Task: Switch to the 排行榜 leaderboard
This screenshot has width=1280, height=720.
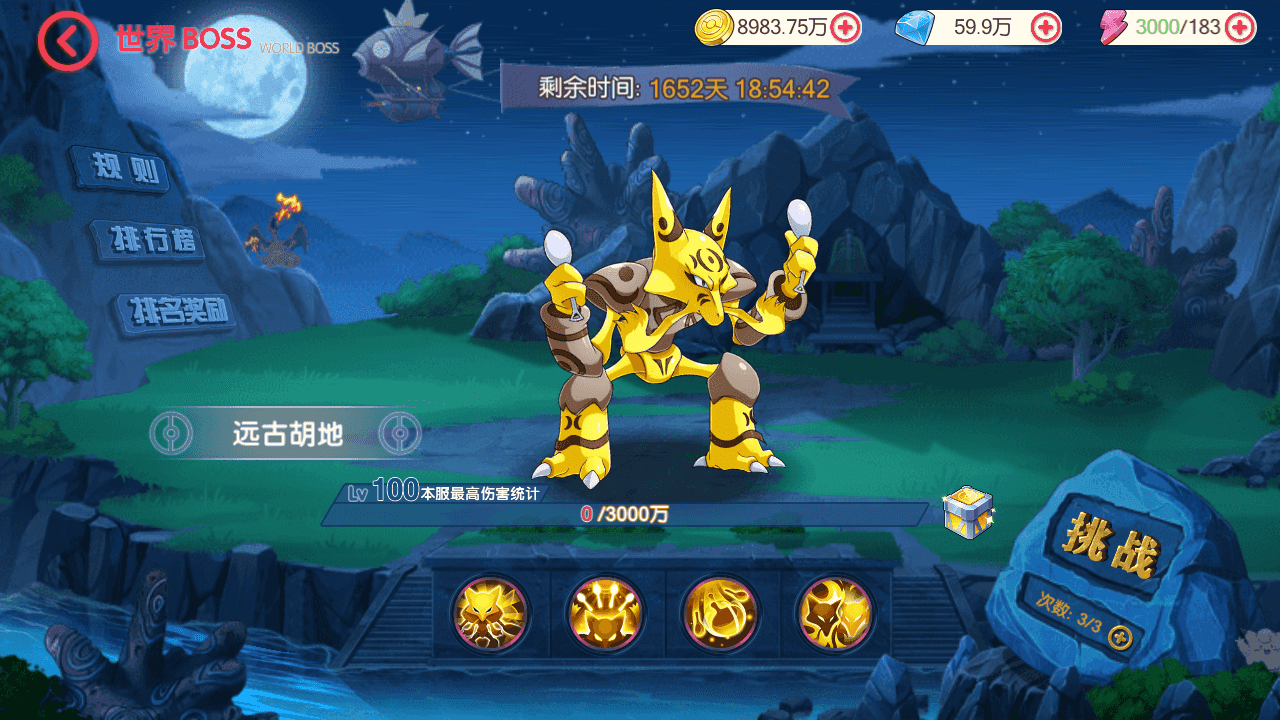Action: click(150, 240)
